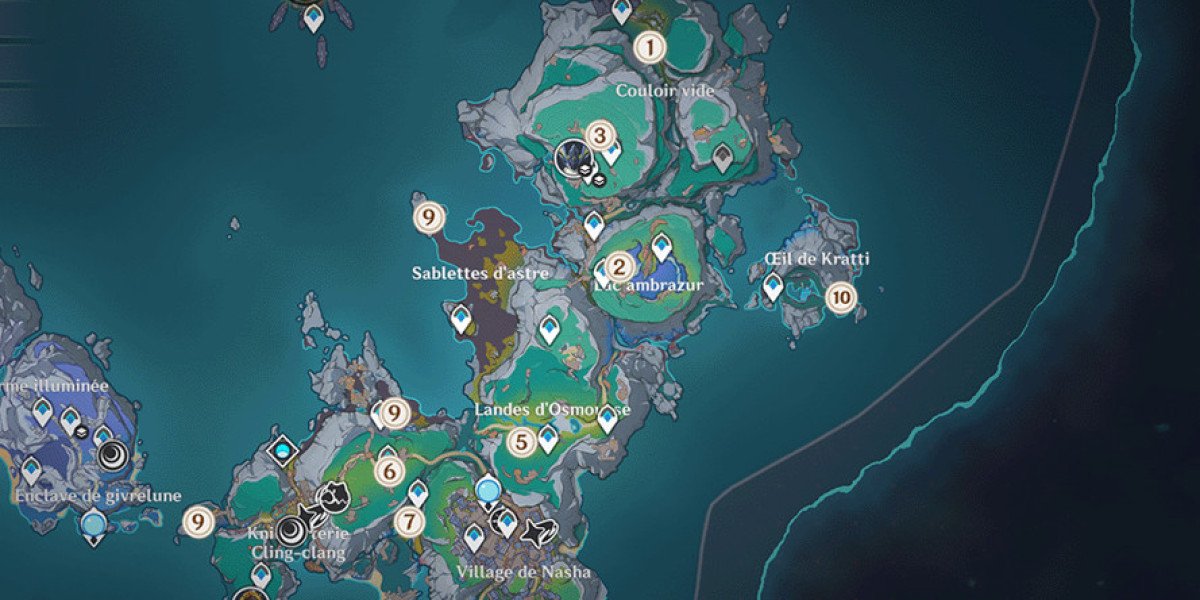
Task: Open the round boss portrait icon near marker 3
Action: [x=573, y=156]
